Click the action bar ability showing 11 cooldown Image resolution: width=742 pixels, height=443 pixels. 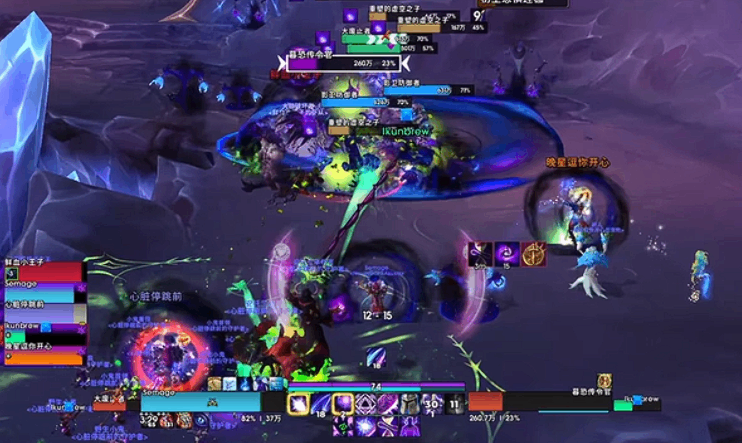(454, 403)
